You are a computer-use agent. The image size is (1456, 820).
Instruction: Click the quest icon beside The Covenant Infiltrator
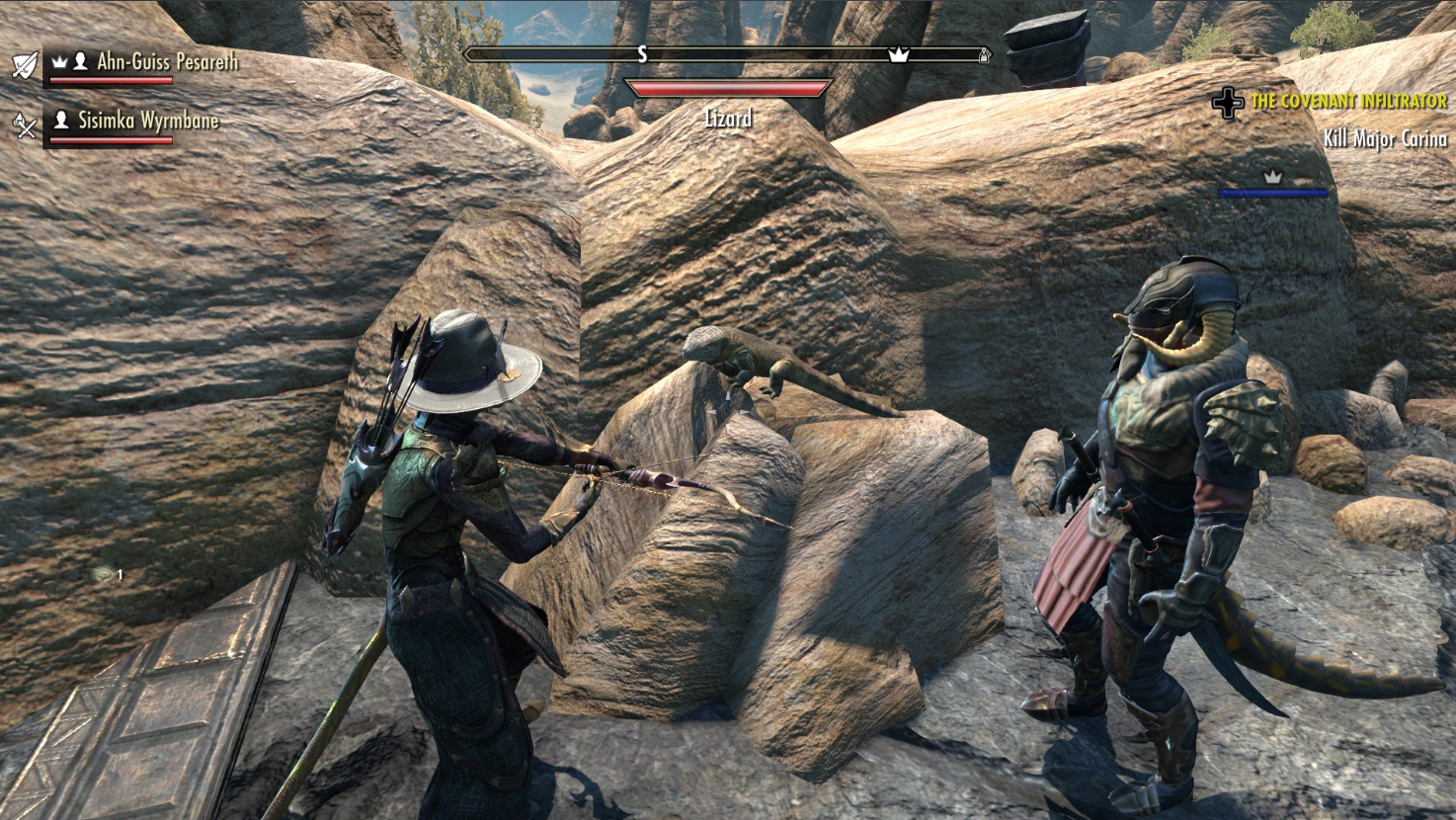pos(1228,103)
